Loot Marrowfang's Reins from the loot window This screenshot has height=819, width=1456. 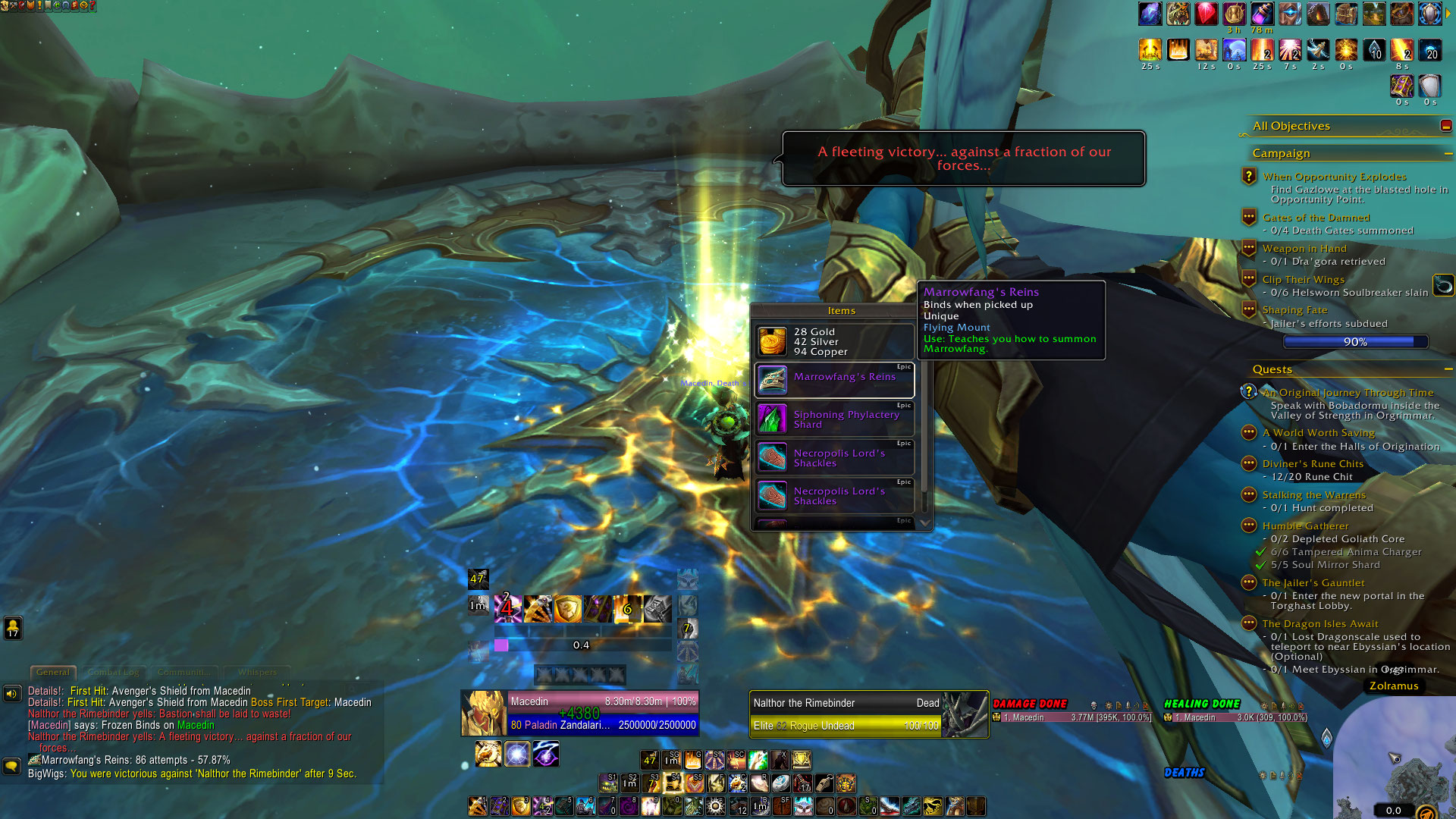(834, 380)
